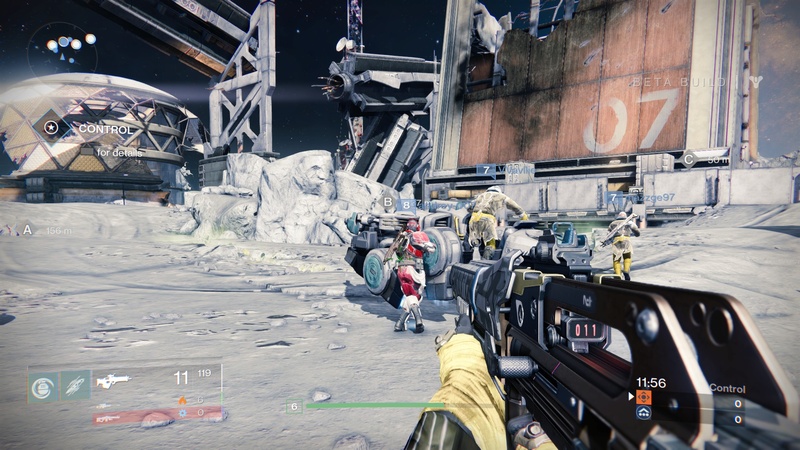The height and width of the screenshot is (450, 800).
Task: Click the orange team emblem on scoreboard
Action: pyautogui.click(x=644, y=397)
